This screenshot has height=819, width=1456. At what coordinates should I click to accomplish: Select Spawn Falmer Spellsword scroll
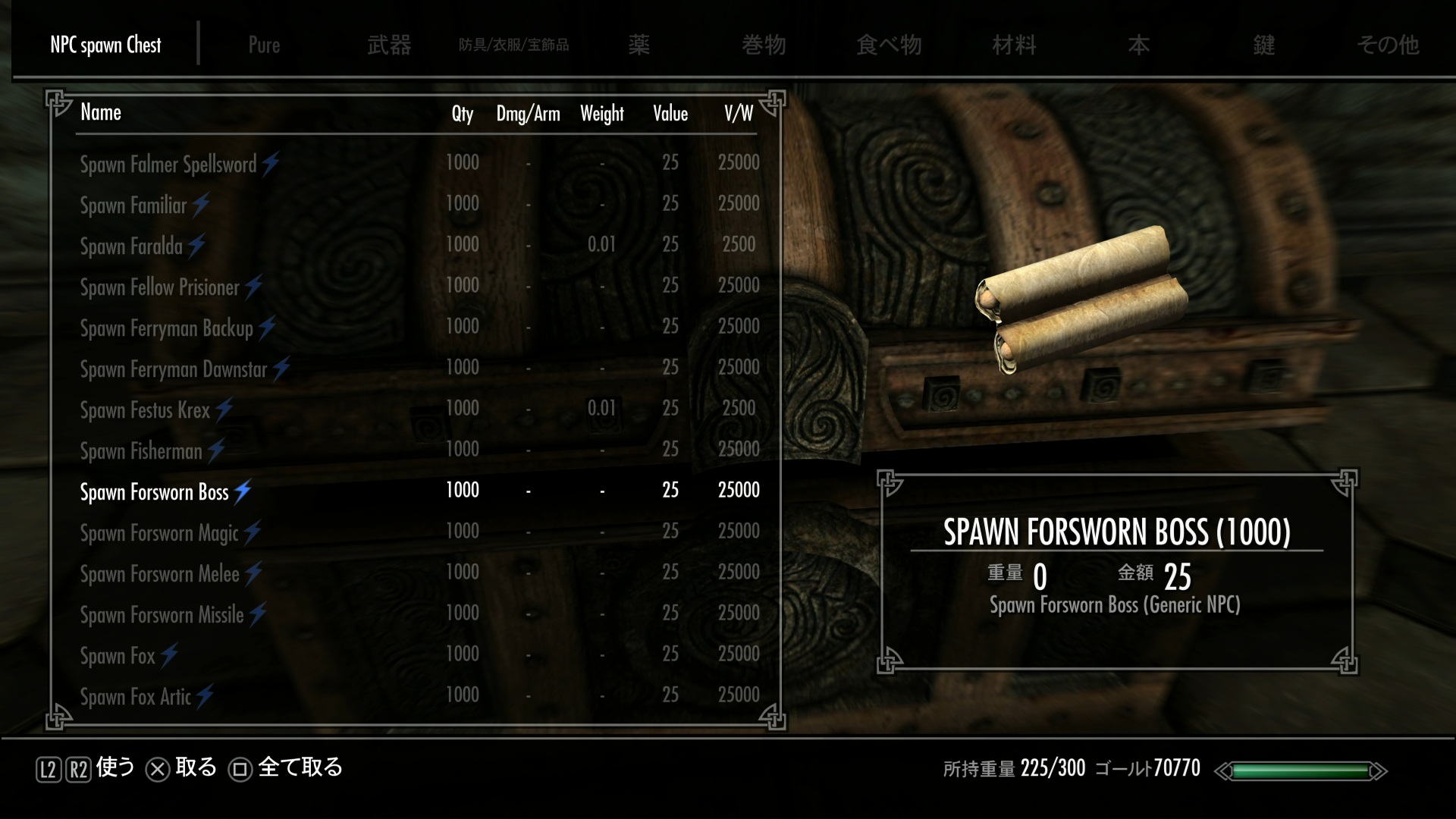pos(168,164)
